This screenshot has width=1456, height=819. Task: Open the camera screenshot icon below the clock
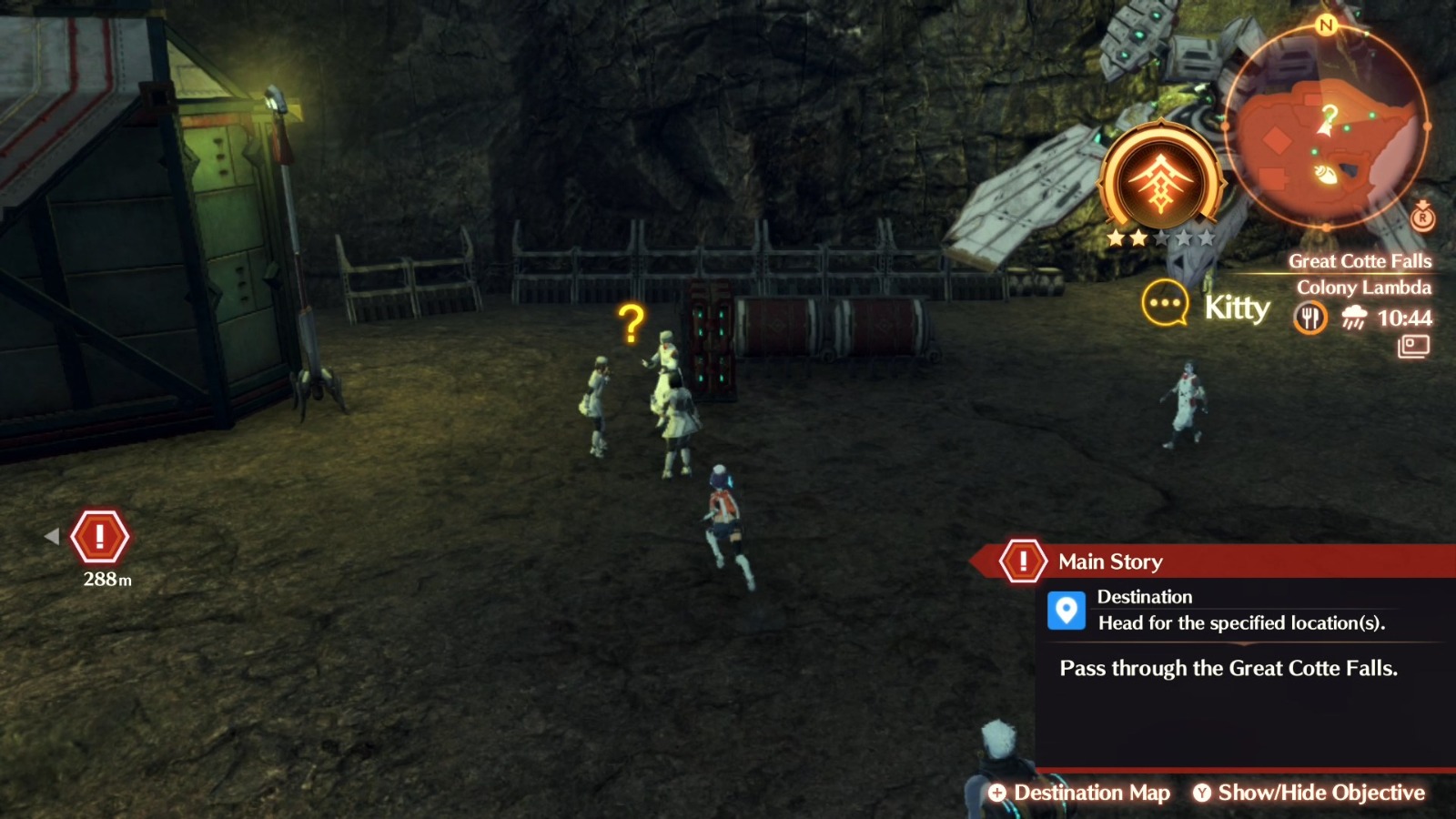click(1414, 347)
